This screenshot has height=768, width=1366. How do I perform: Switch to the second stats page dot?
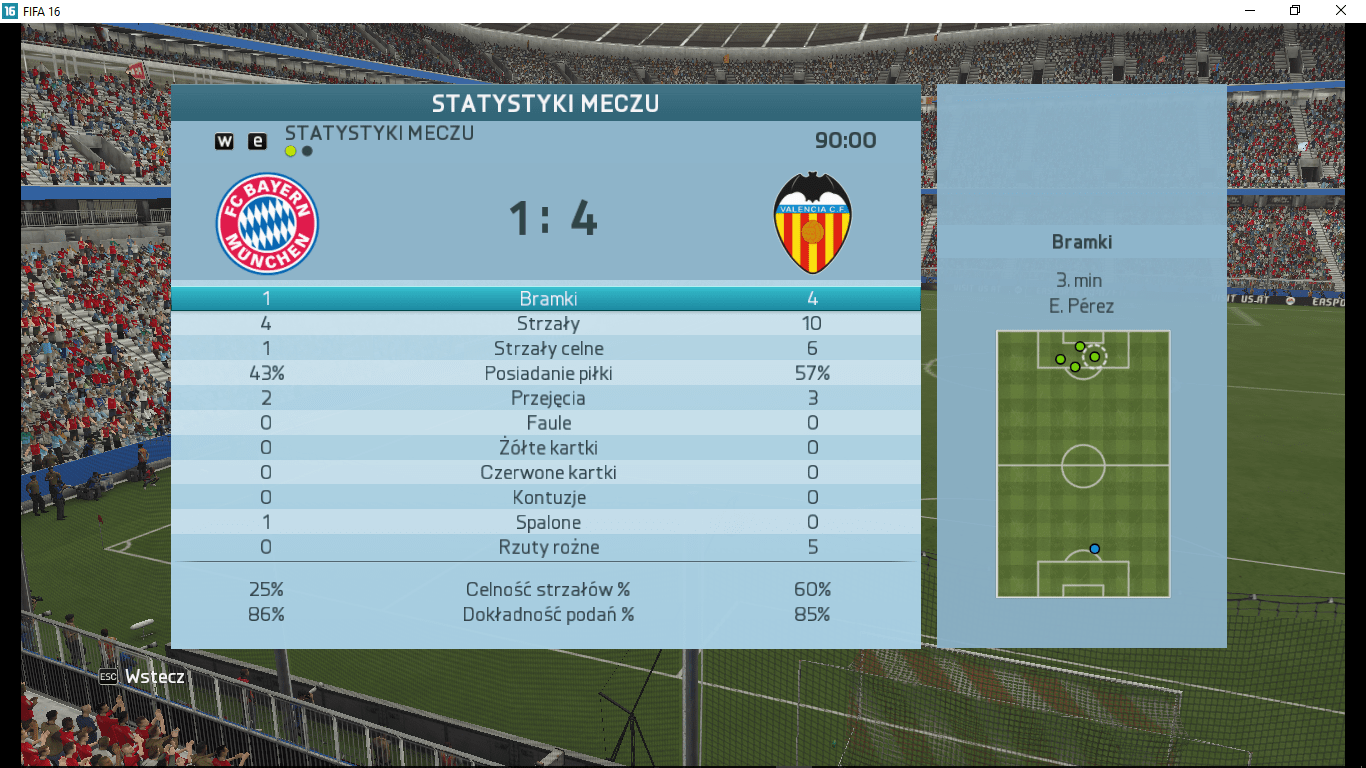coord(307,152)
